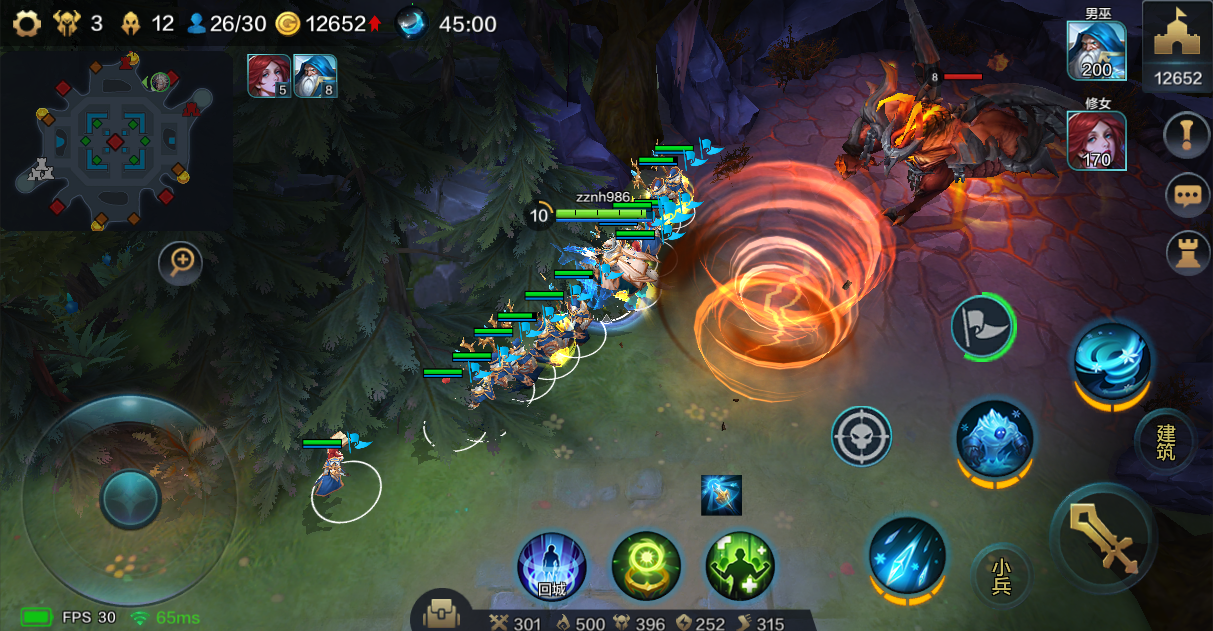Tap the sword basic attack button

pyautogui.click(x=1104, y=537)
